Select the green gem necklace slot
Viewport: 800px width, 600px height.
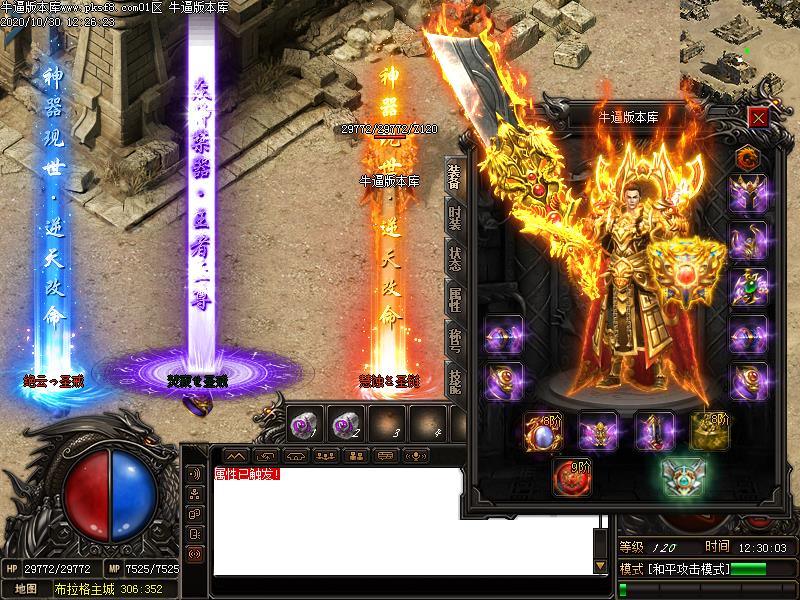pos(747,287)
